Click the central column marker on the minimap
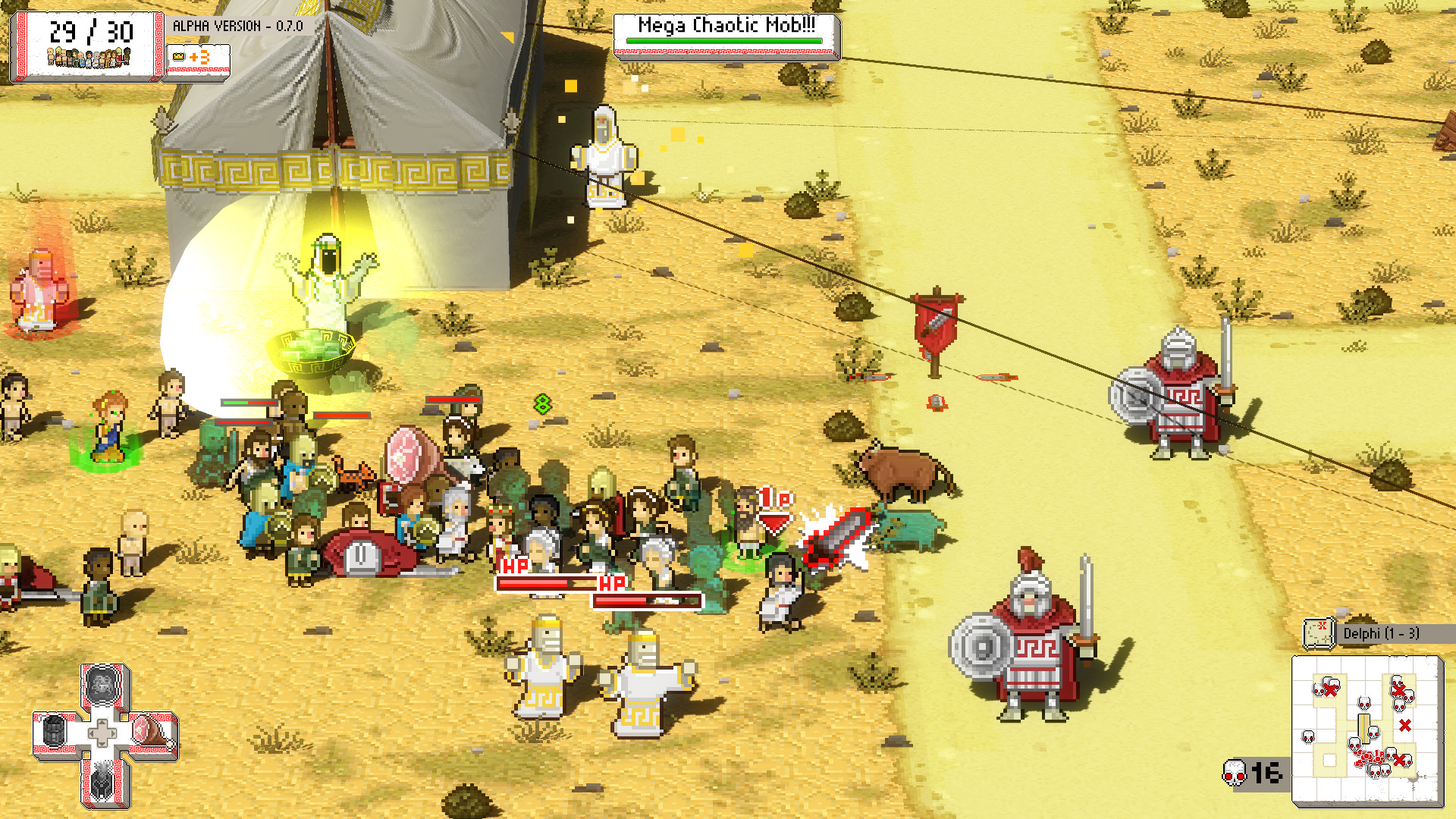1456x819 pixels. pyautogui.click(x=1364, y=728)
